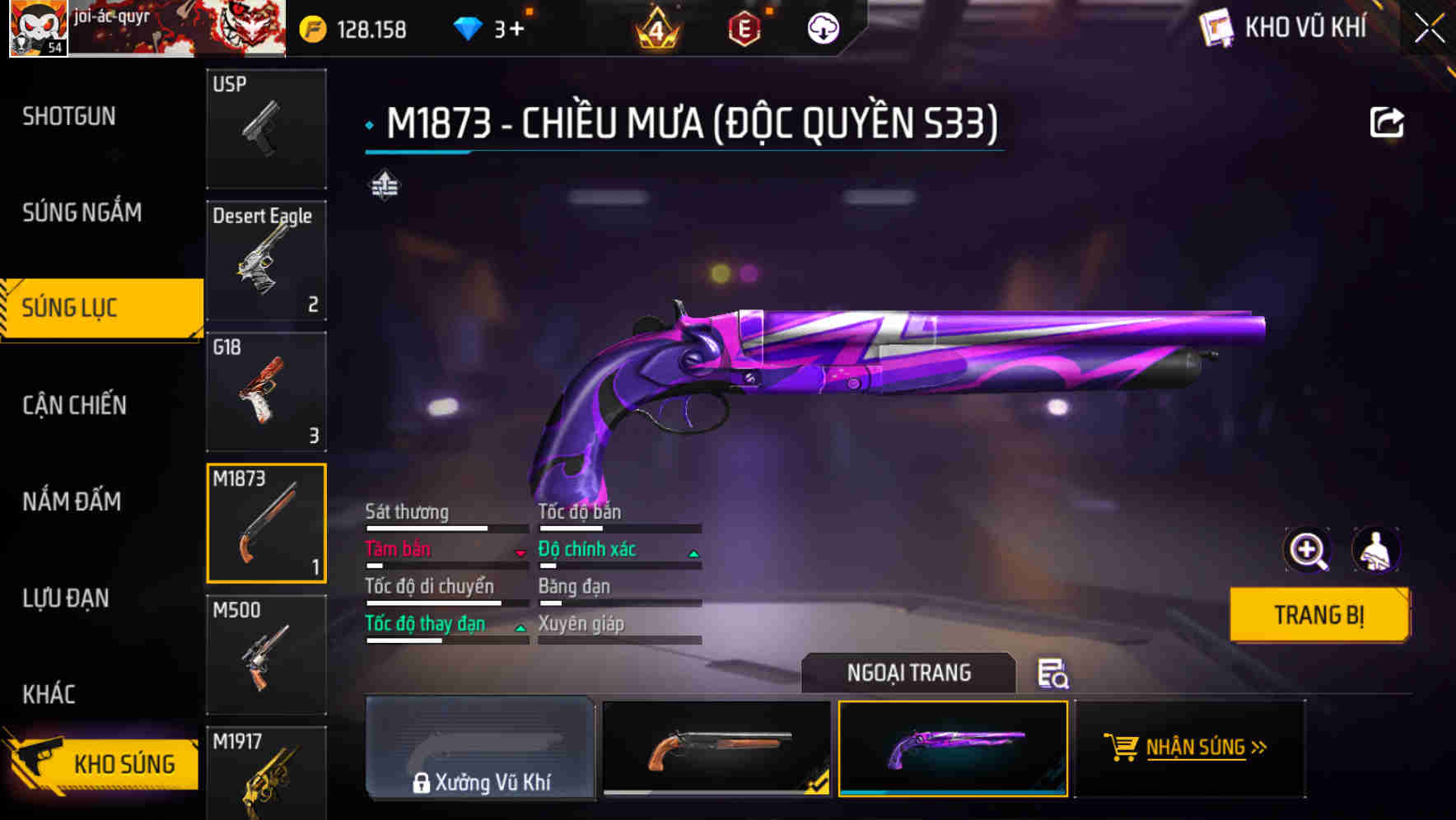1456x820 pixels.
Task: Open the cloud download resource icon
Action: 822,27
